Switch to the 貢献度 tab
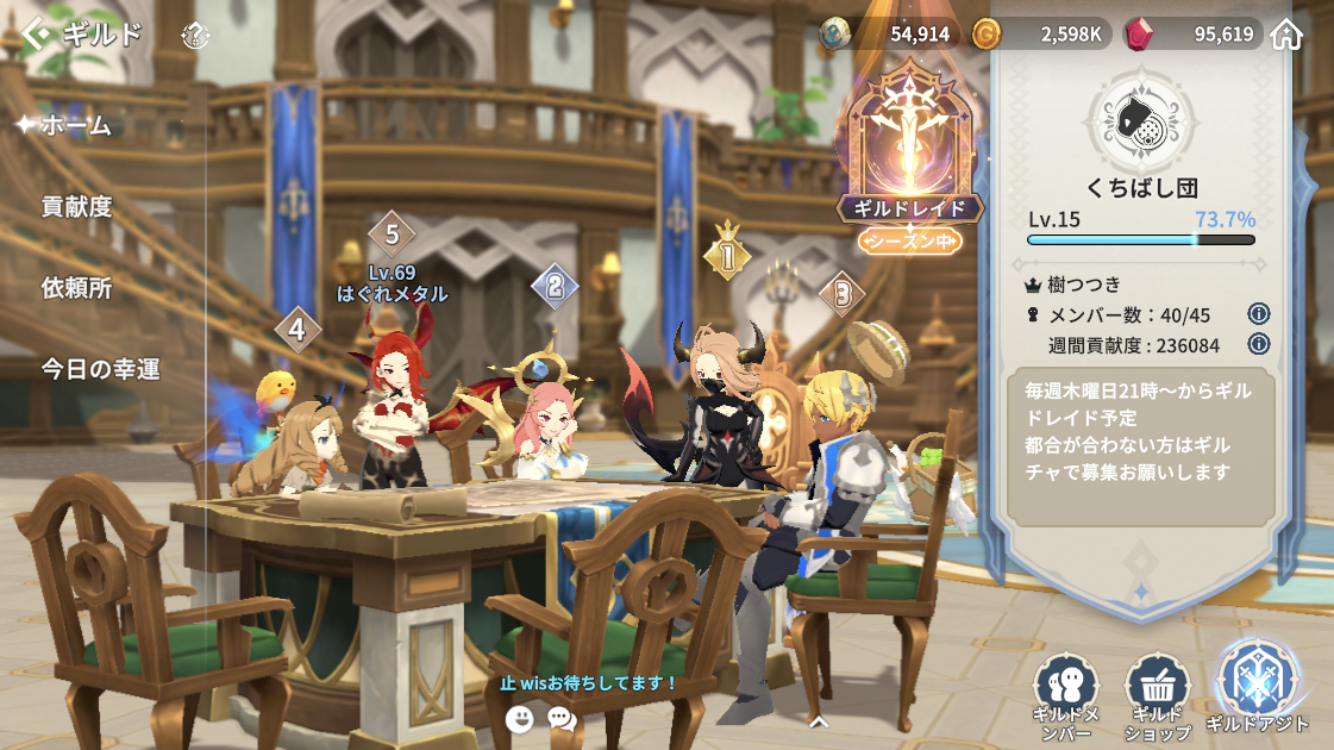 [77, 207]
